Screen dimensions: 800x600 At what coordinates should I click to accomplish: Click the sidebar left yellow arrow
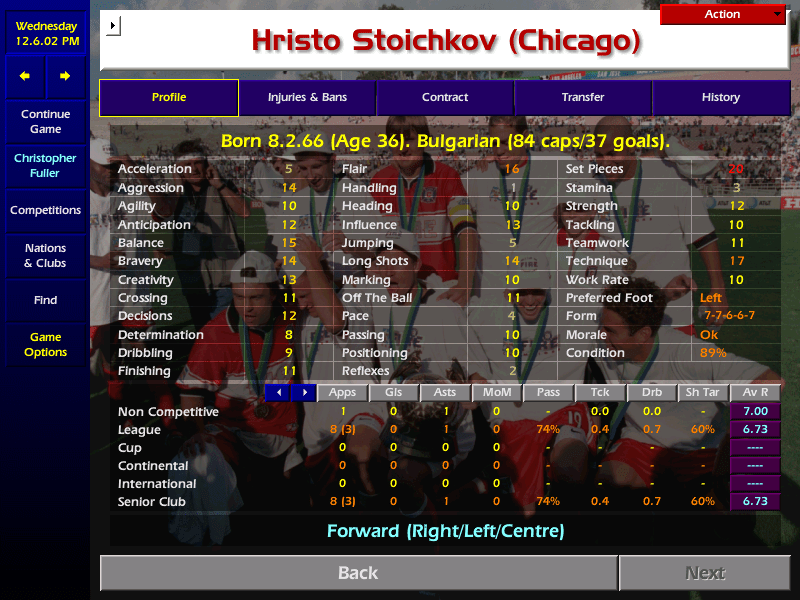point(25,76)
